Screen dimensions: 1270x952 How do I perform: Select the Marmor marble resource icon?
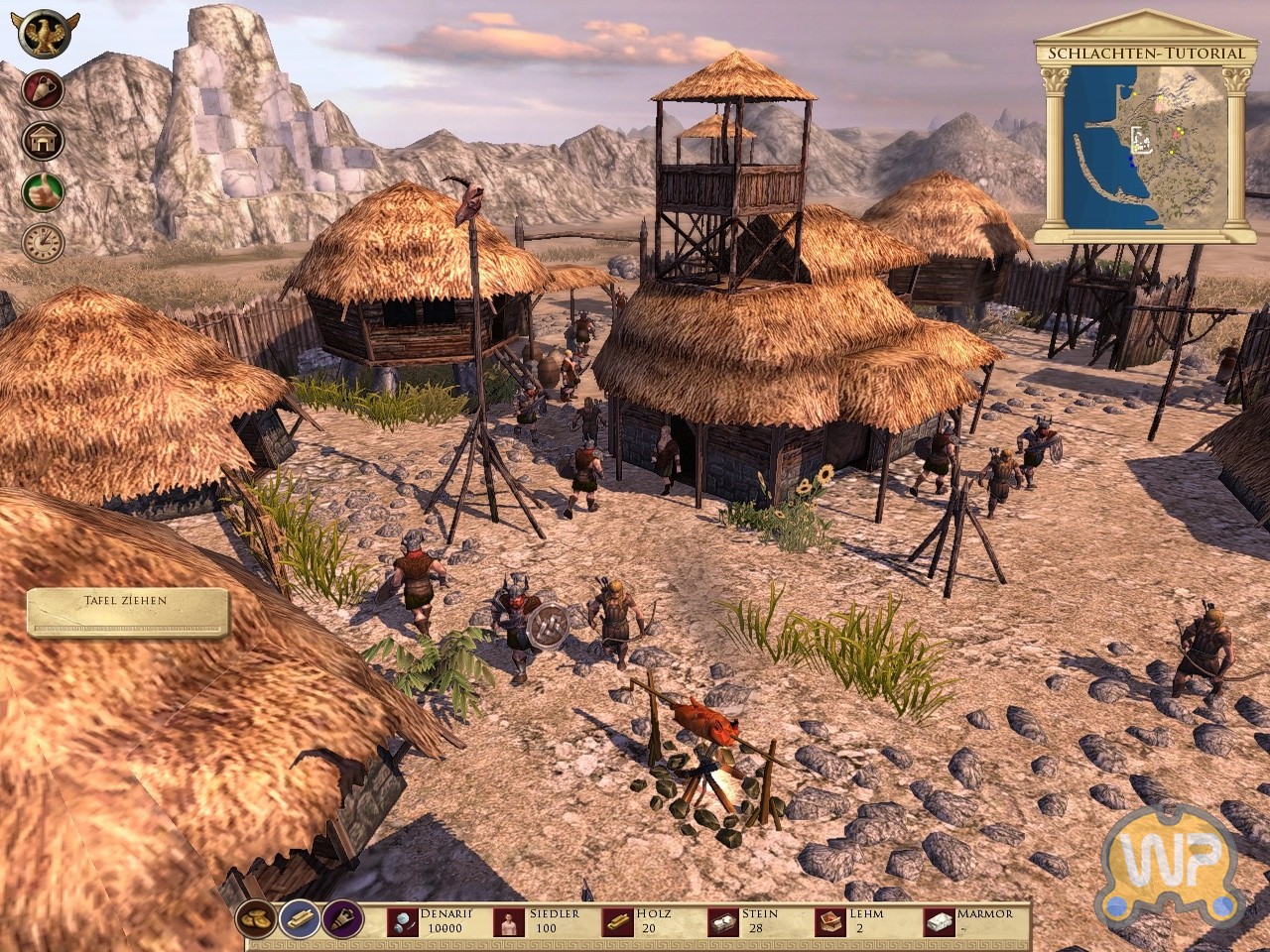pyautogui.click(x=939, y=922)
